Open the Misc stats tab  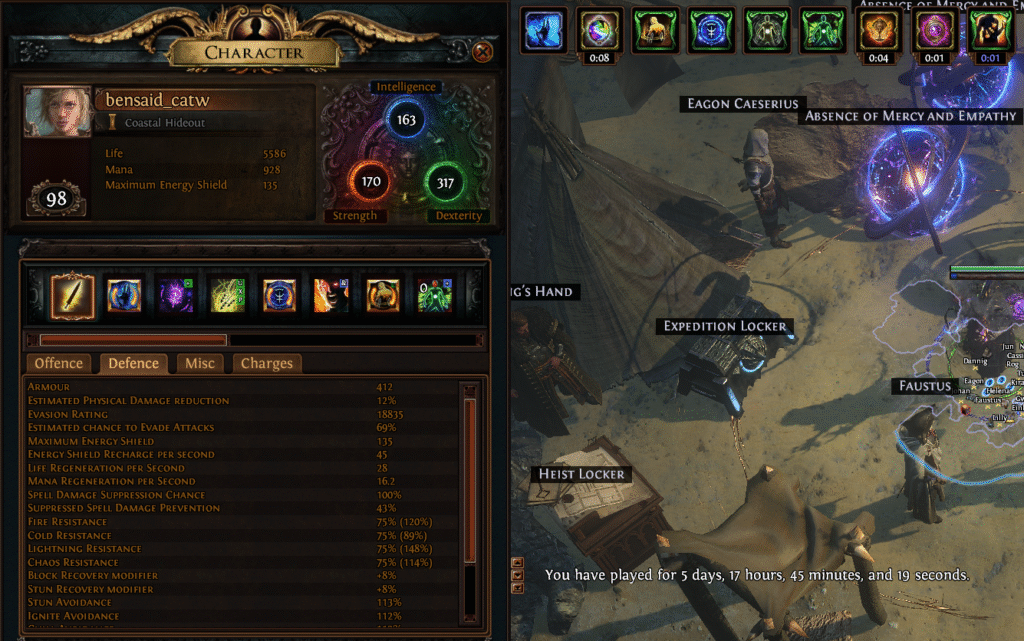199,363
